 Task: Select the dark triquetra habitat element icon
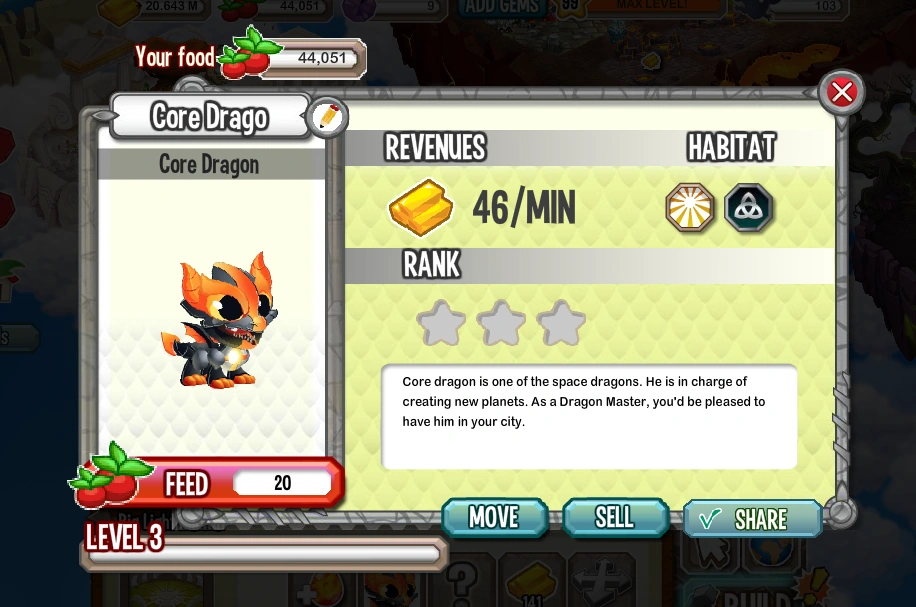click(x=749, y=208)
